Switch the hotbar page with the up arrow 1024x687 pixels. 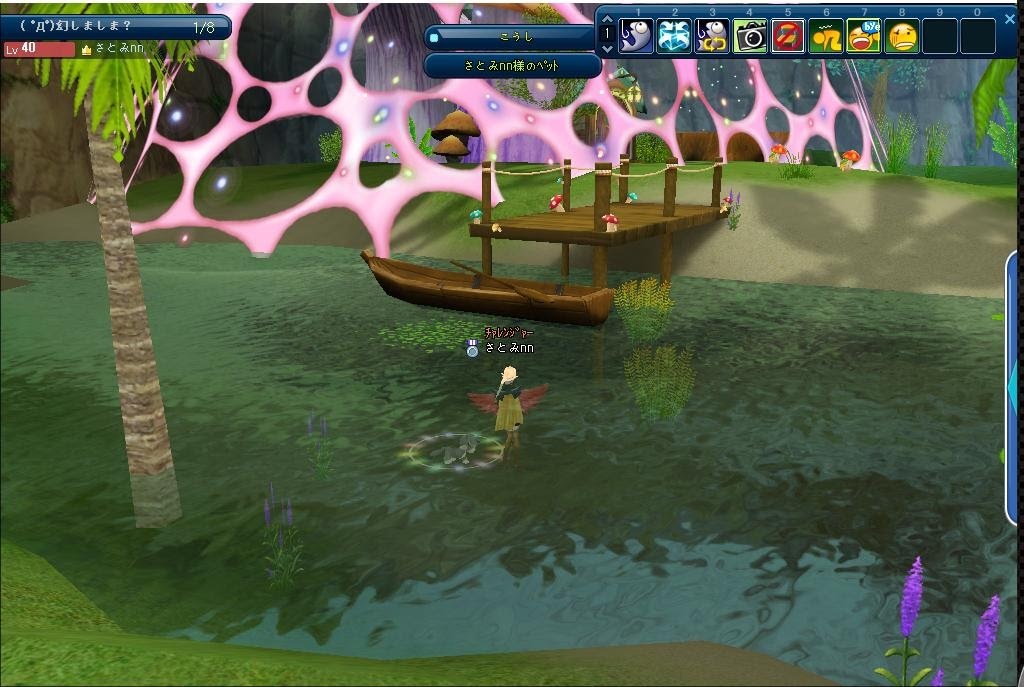(607, 20)
